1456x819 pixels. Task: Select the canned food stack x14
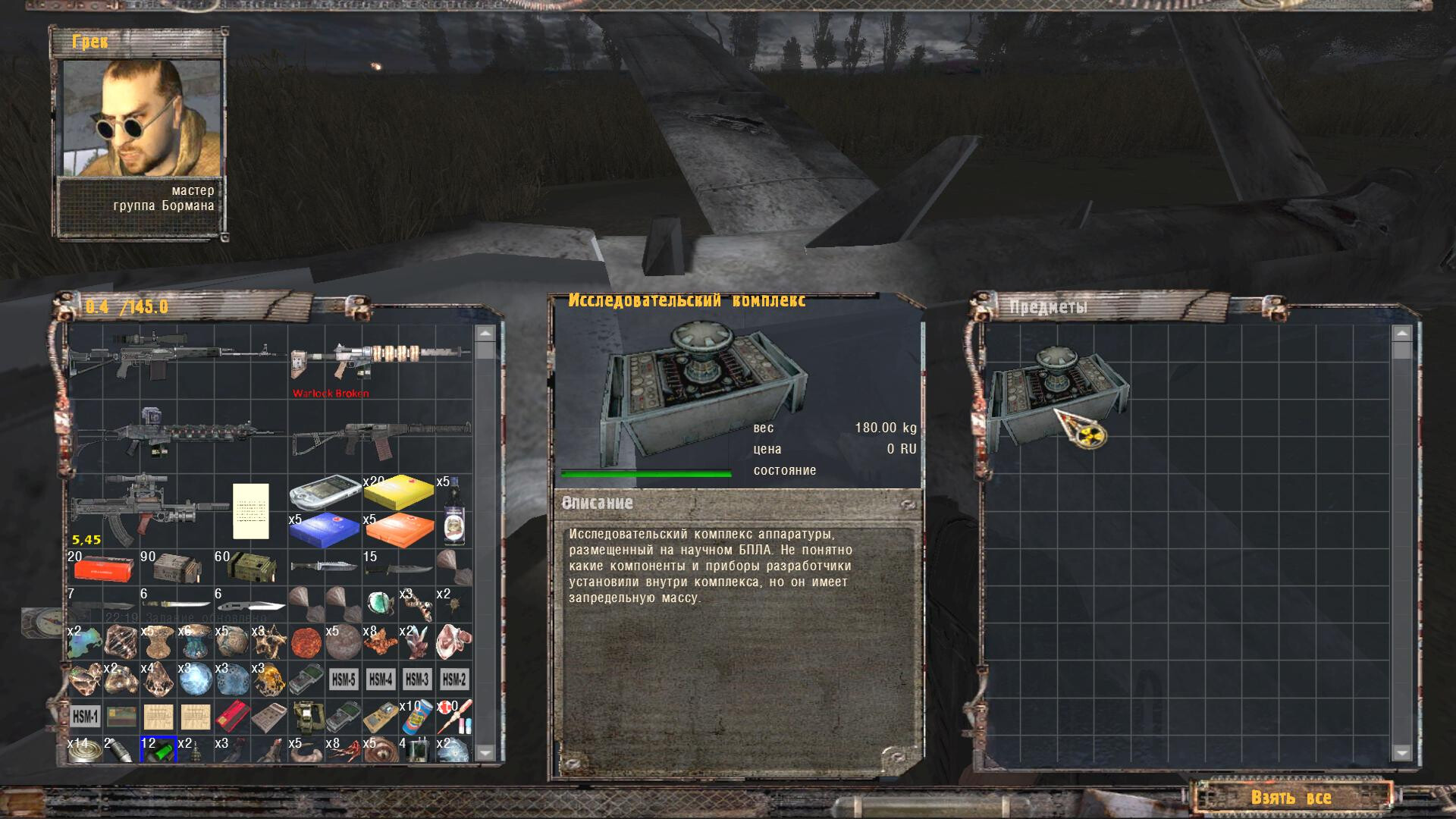point(85,750)
